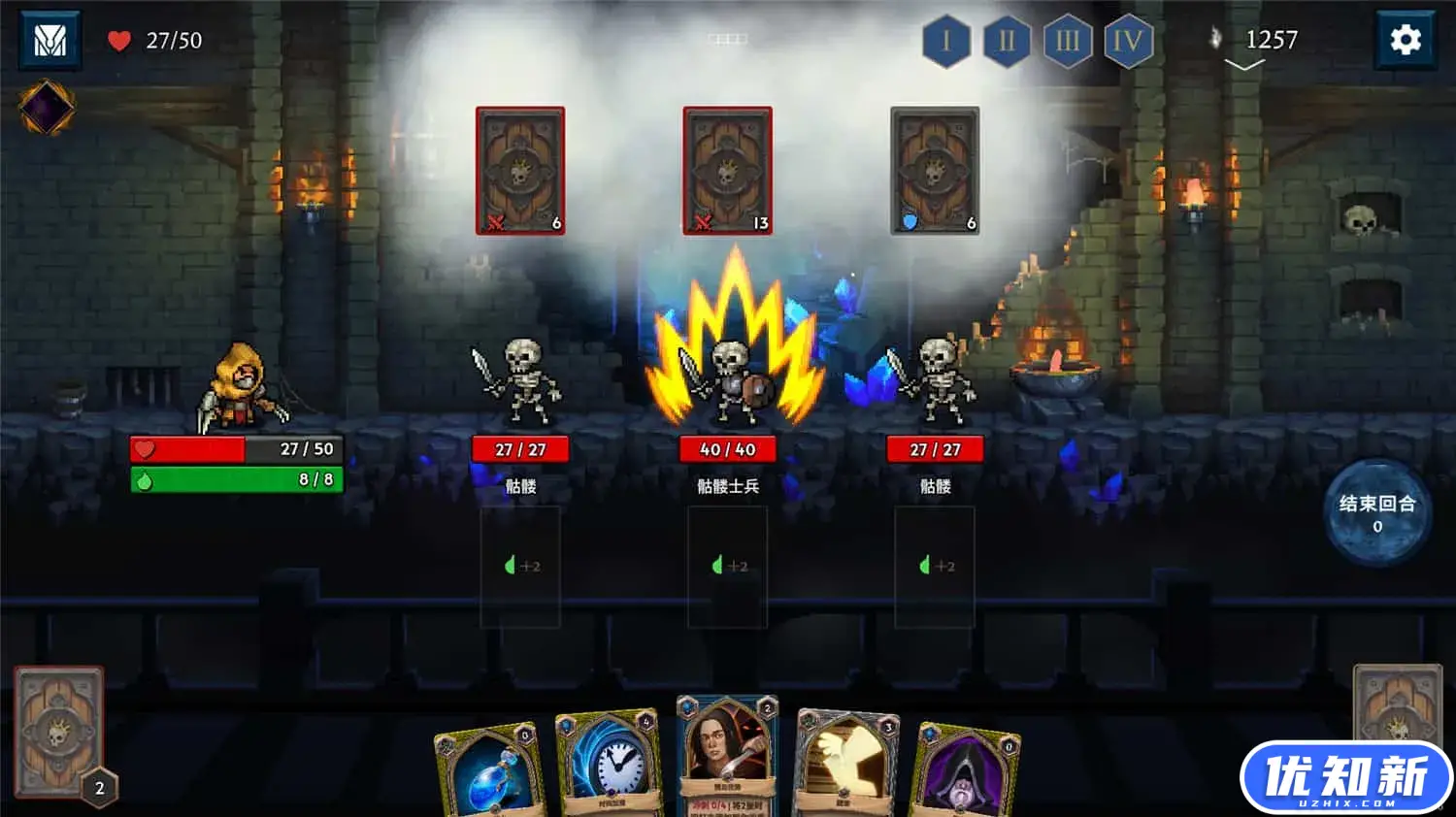The height and width of the screenshot is (817, 1456).
Task: Click the enemy card showing 13 counter
Action: (x=729, y=170)
